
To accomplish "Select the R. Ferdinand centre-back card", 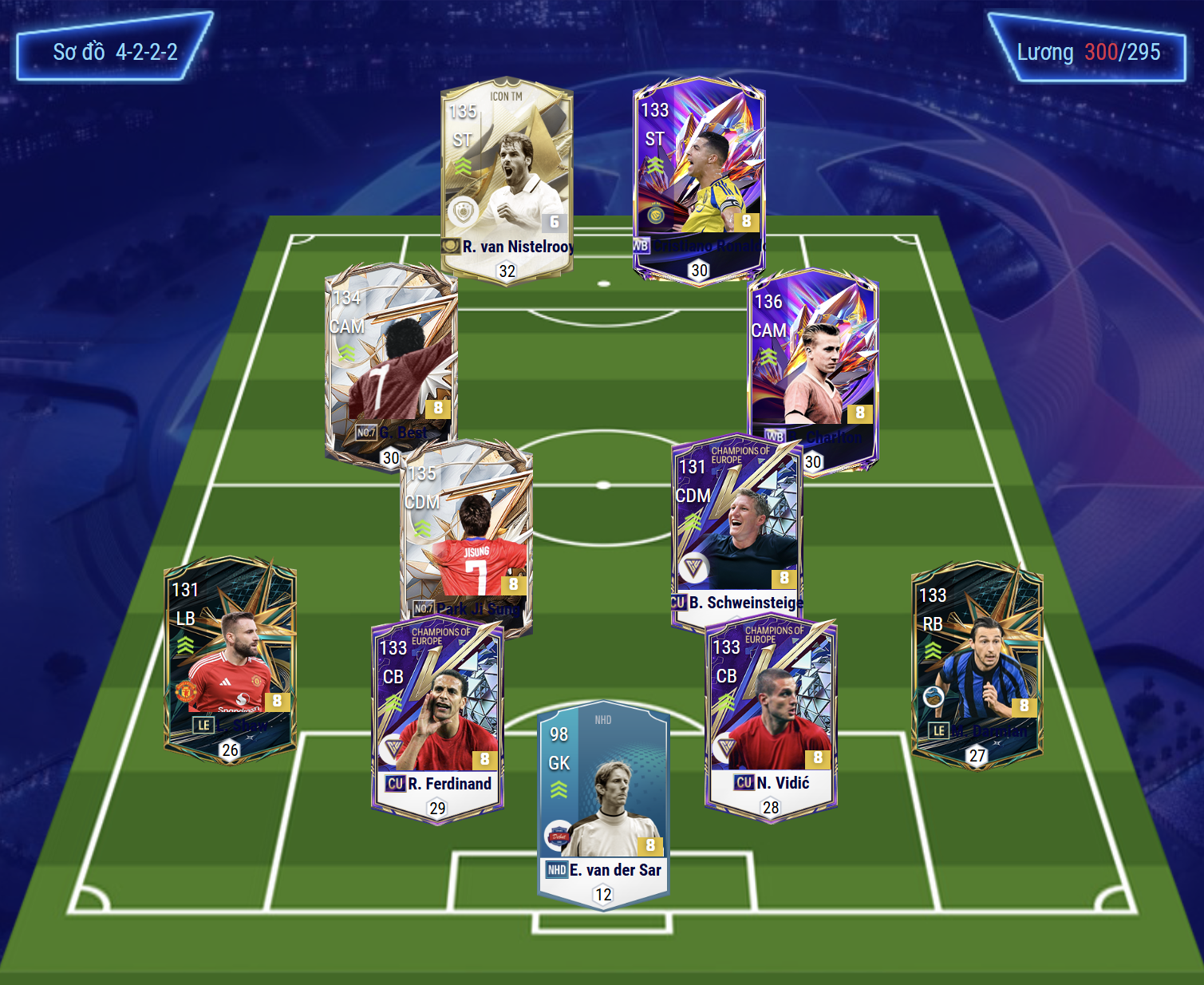I will click(x=437, y=718).
